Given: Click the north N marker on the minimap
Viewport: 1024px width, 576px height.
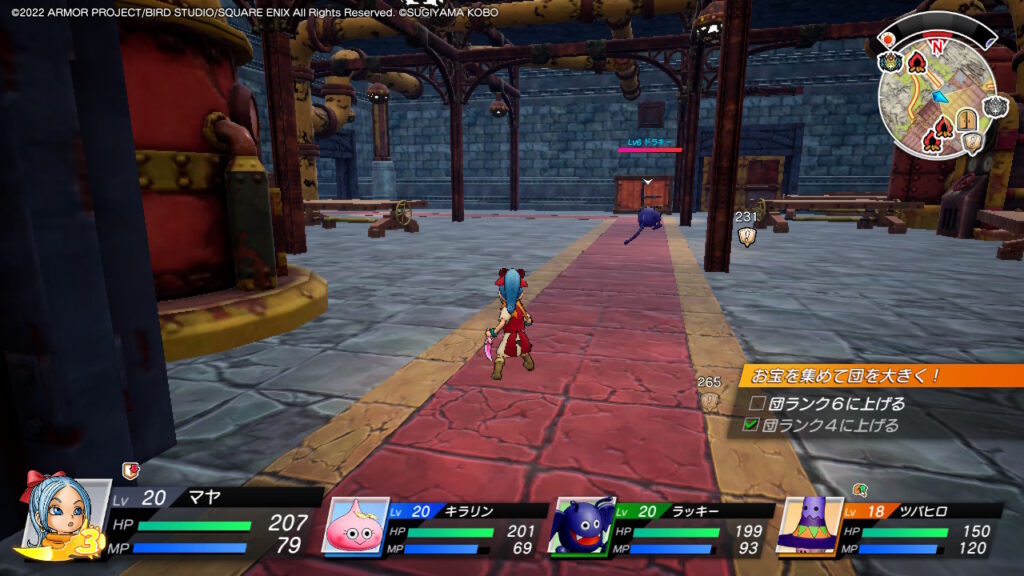Looking at the screenshot, I should click(936, 45).
